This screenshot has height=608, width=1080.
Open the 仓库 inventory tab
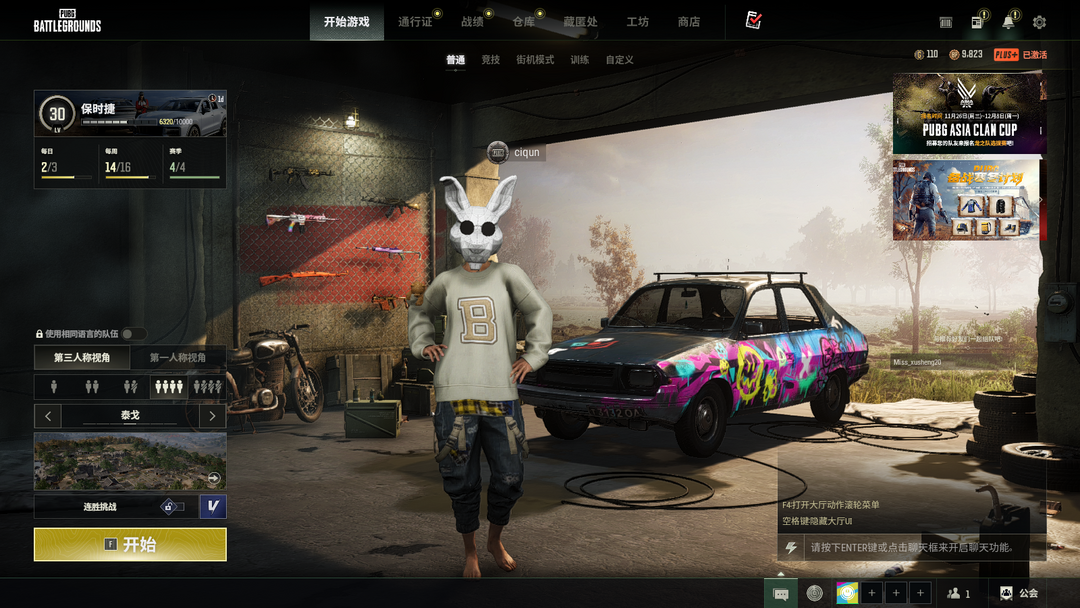[523, 22]
